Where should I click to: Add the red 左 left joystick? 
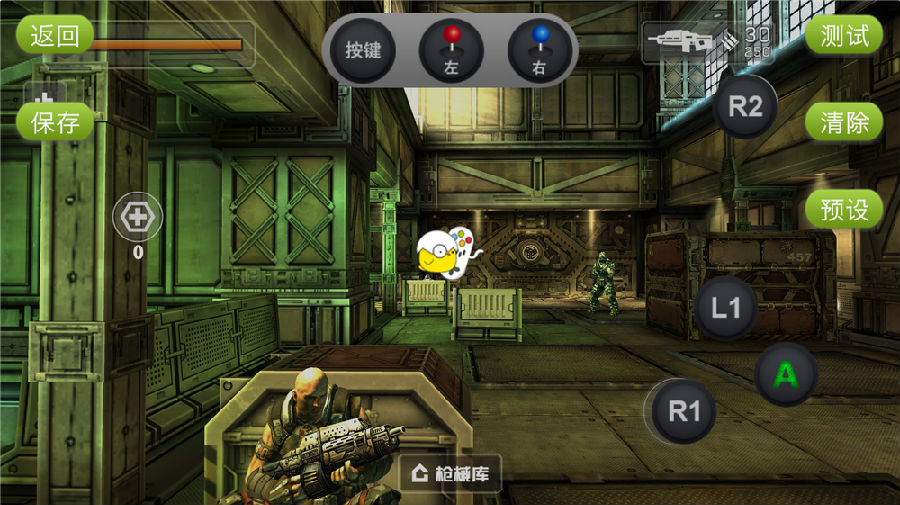[452, 50]
